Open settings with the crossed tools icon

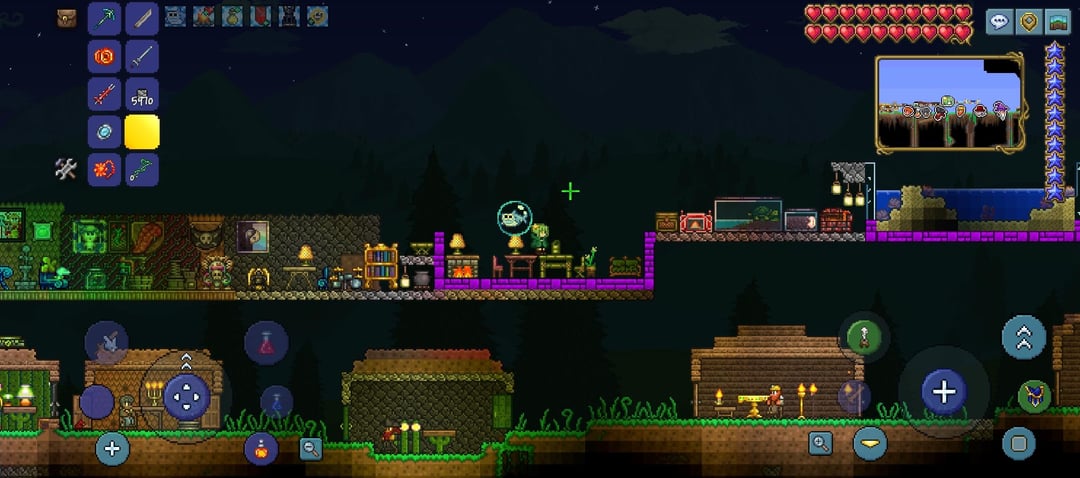coord(66,170)
